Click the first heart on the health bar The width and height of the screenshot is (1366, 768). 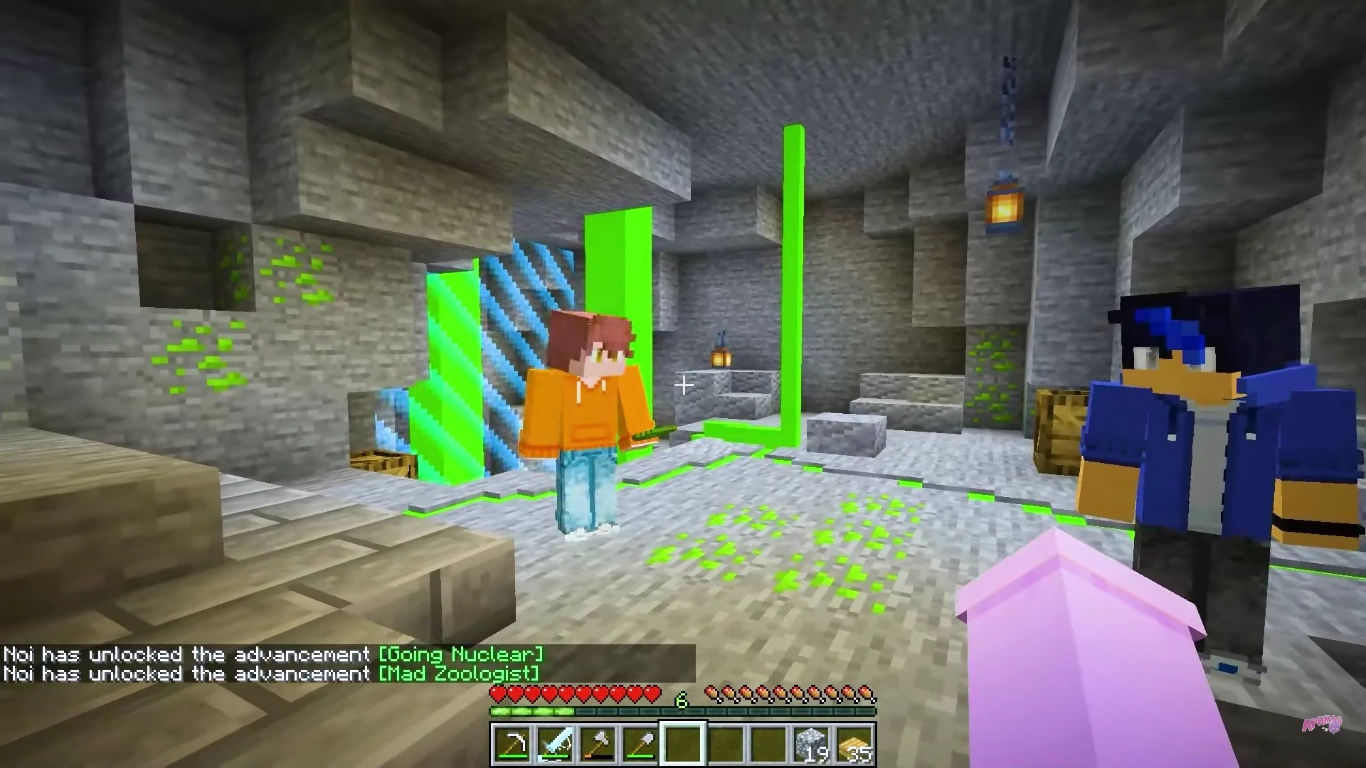click(497, 693)
